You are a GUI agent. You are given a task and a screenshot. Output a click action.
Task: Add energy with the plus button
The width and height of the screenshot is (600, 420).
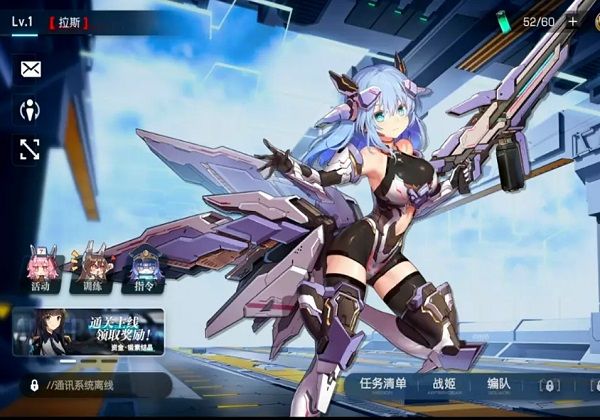click(573, 20)
